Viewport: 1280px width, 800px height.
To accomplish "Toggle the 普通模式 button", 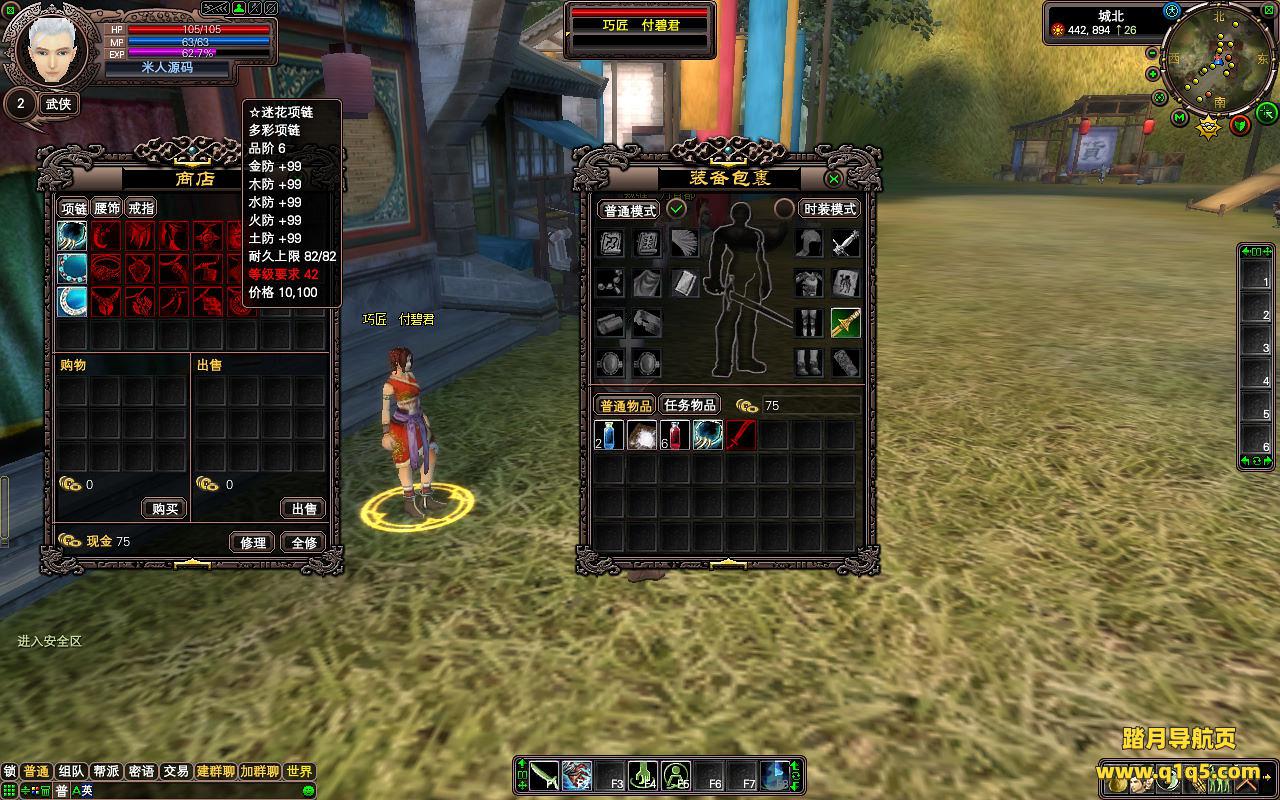I will pos(629,210).
